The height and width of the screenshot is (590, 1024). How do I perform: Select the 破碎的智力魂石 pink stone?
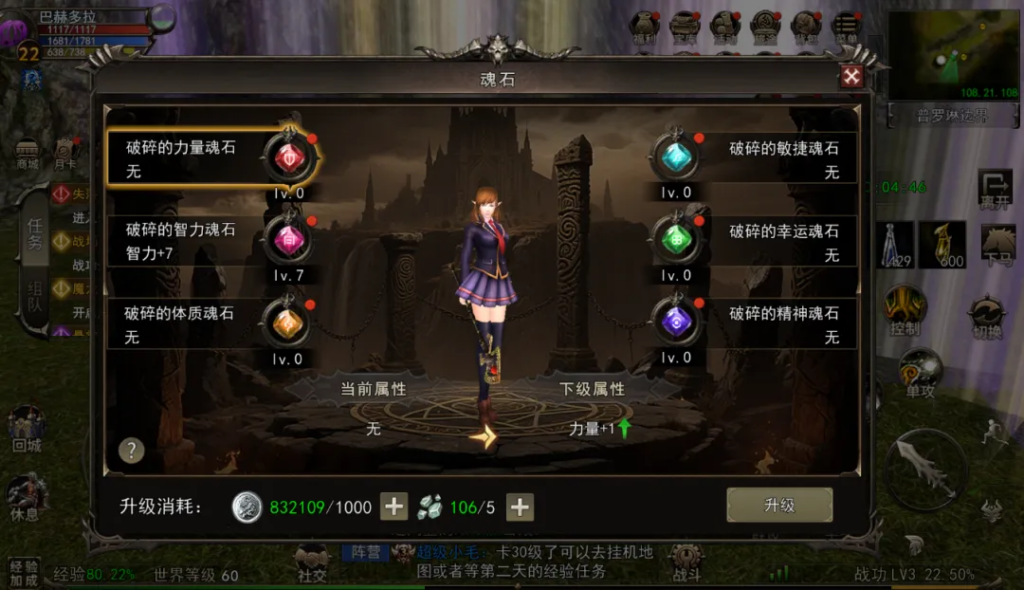click(x=287, y=240)
